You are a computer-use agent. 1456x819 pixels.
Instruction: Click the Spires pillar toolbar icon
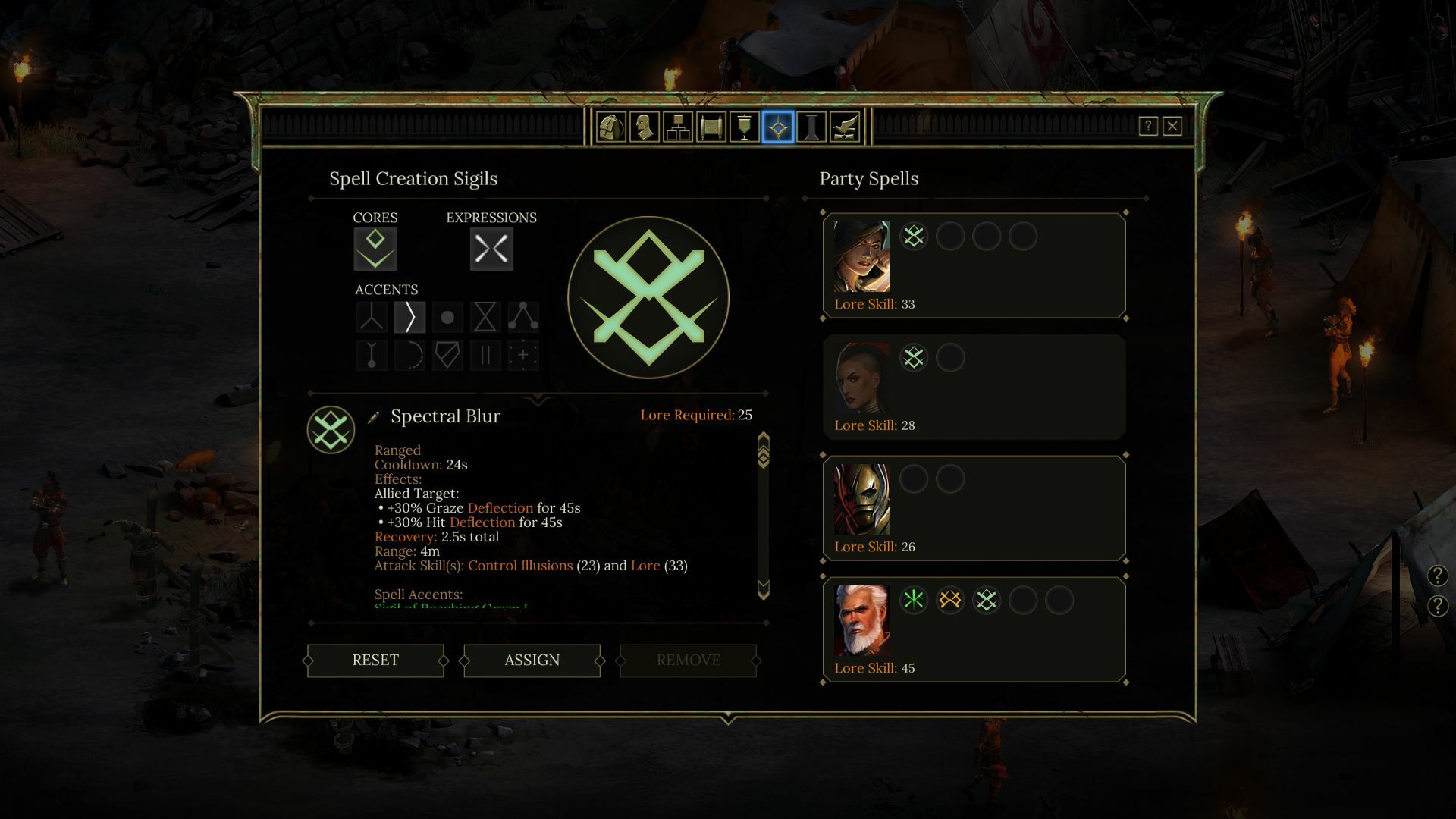pyautogui.click(x=810, y=127)
